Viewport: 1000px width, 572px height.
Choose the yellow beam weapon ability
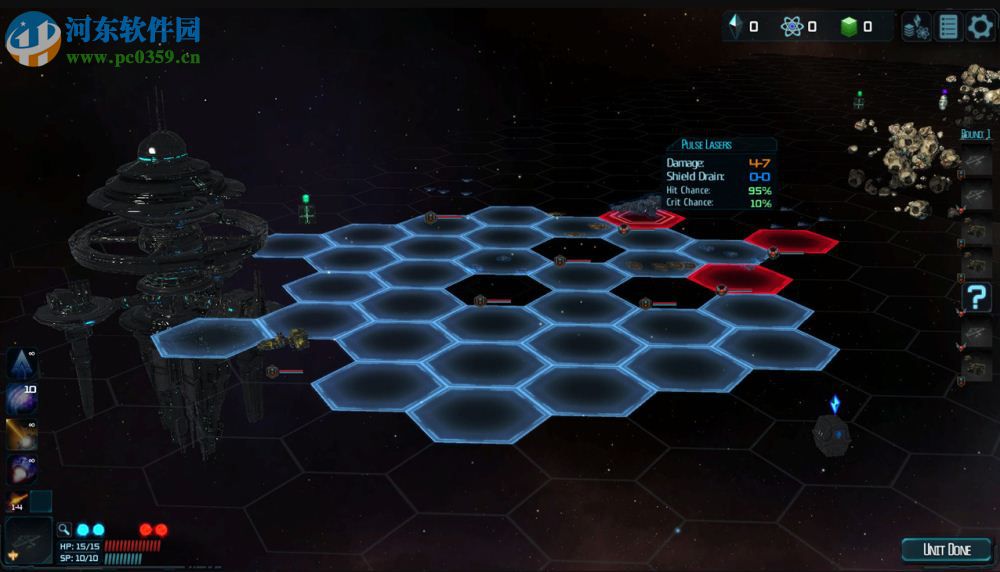pos(22,434)
